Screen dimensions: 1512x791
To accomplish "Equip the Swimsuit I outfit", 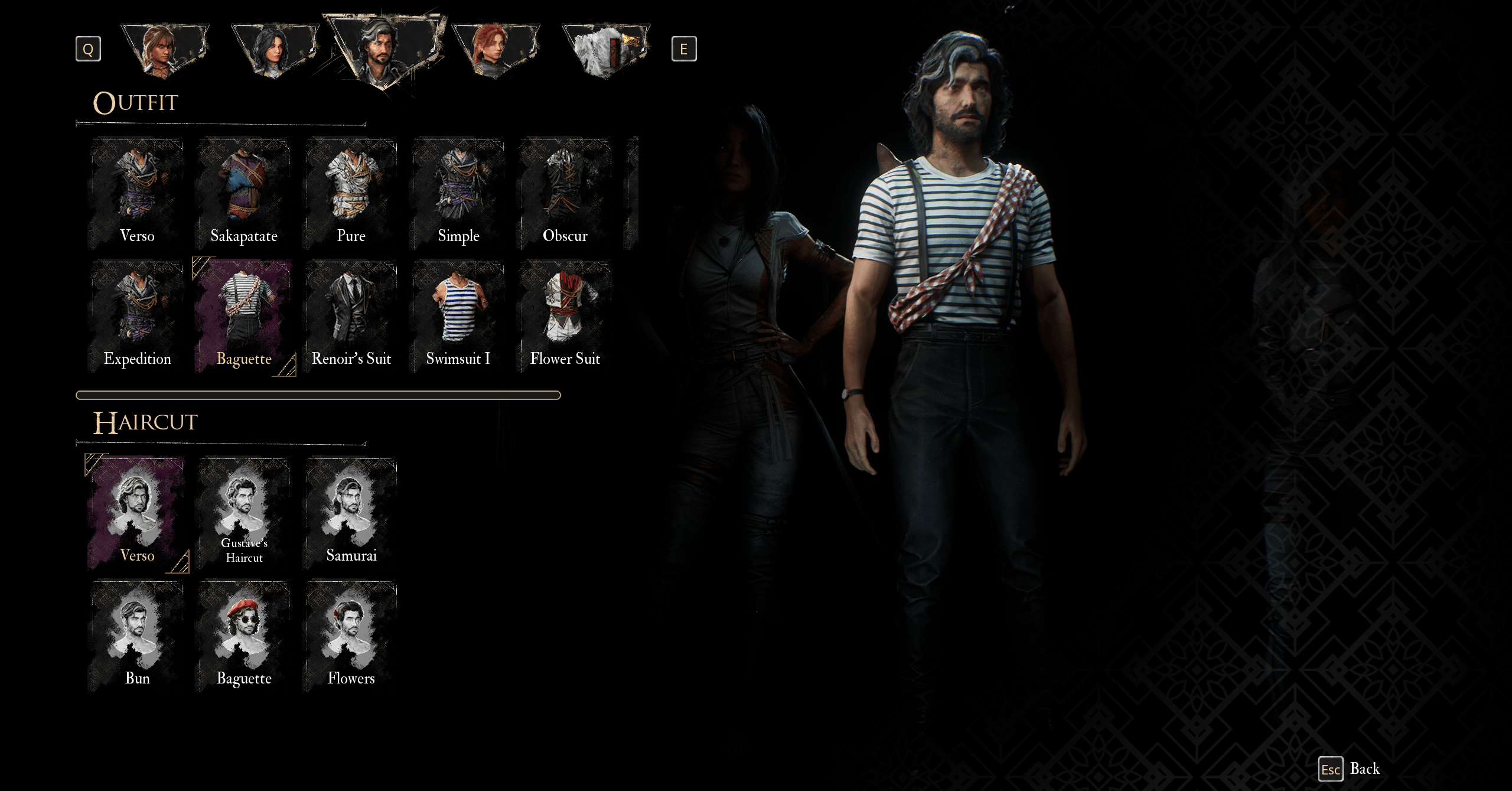I will tap(458, 317).
